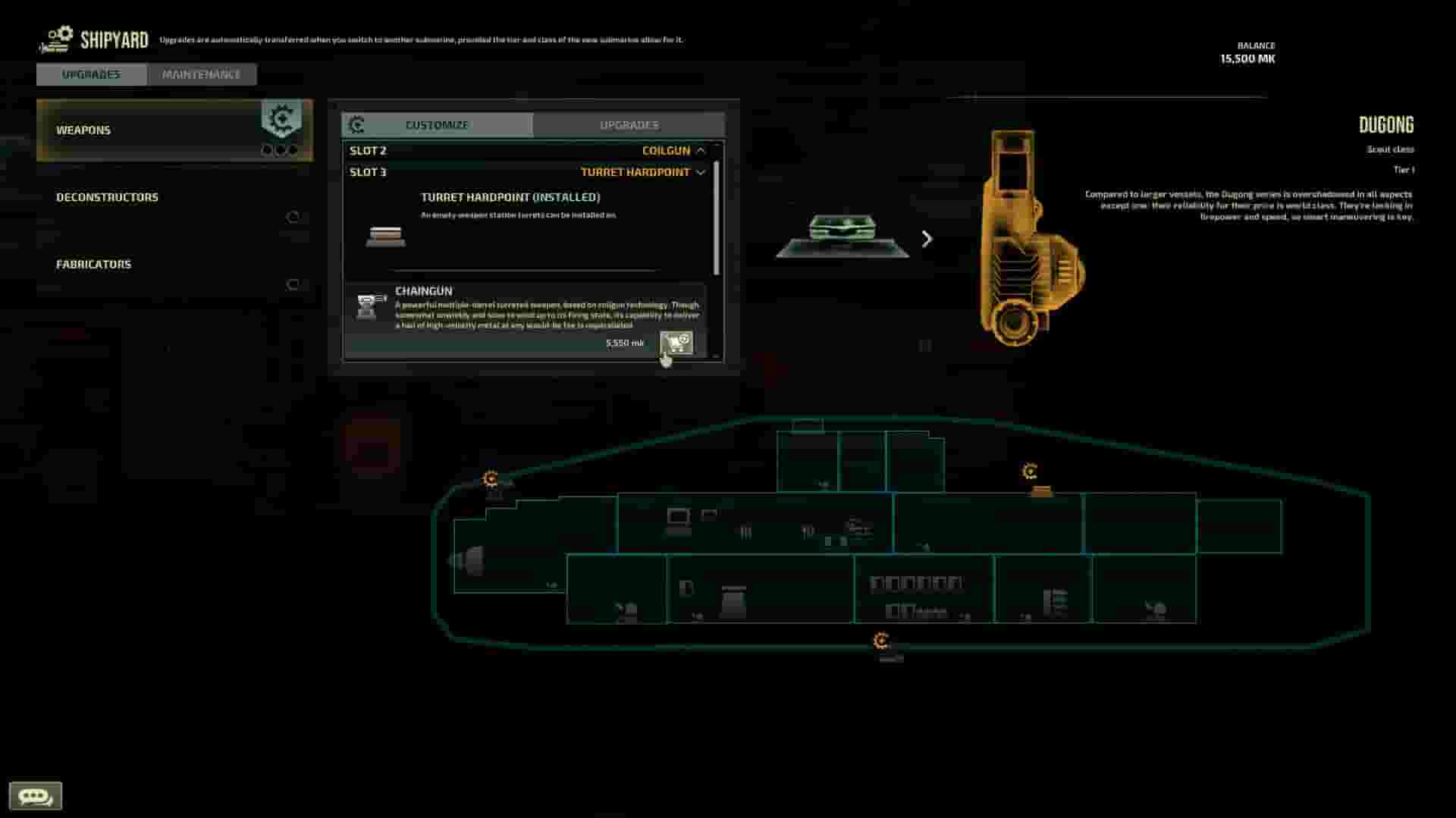Screen dimensions: 1456x818
Task: Switch to the Maintenance tab
Action: pos(200,74)
